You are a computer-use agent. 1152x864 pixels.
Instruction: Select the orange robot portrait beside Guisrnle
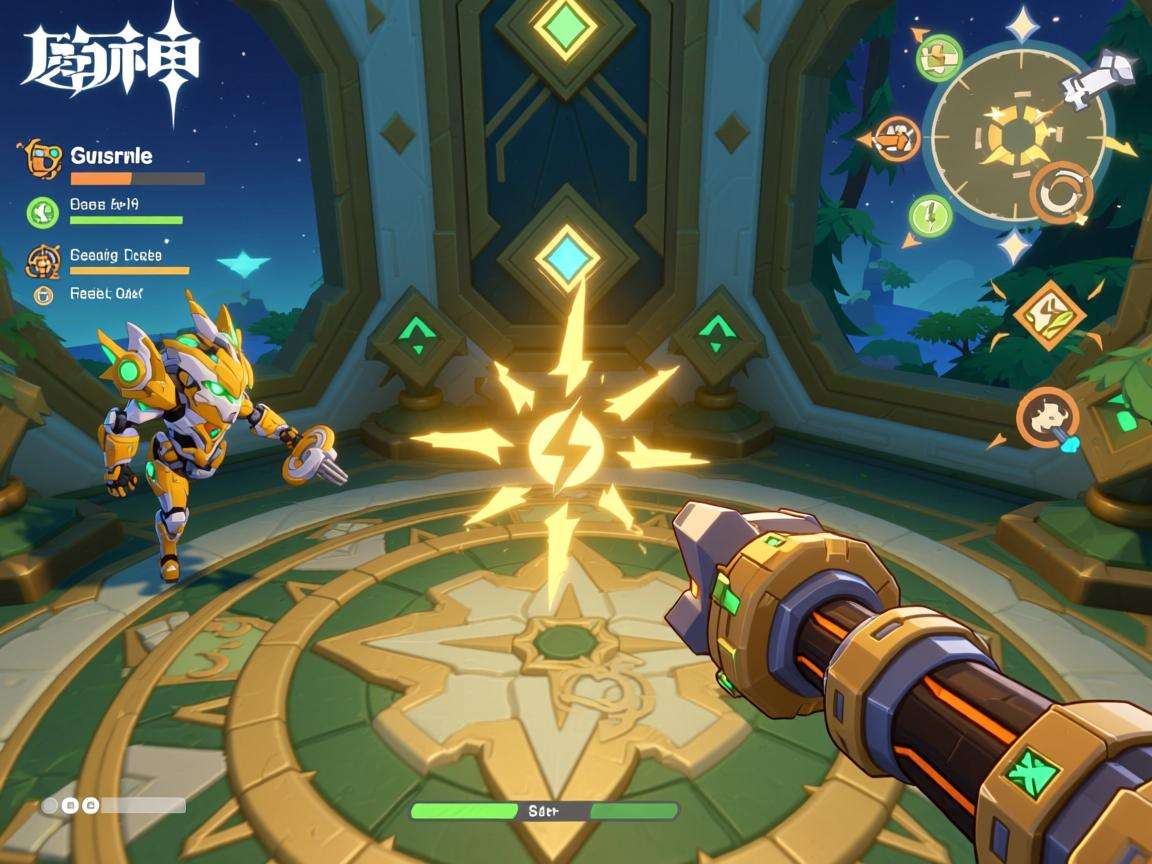[x=40, y=158]
